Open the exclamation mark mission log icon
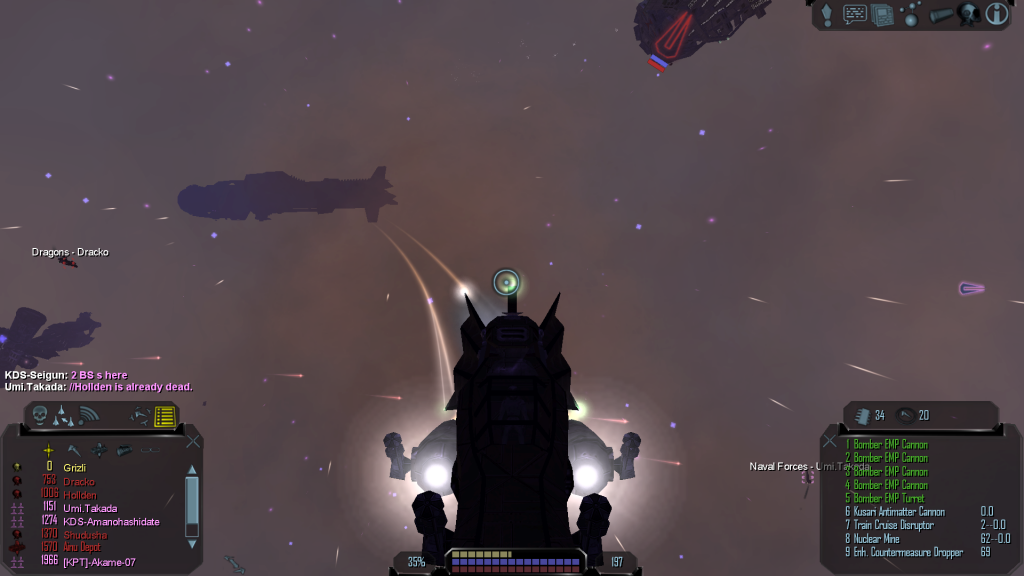The image size is (1024, 576). pos(828,14)
